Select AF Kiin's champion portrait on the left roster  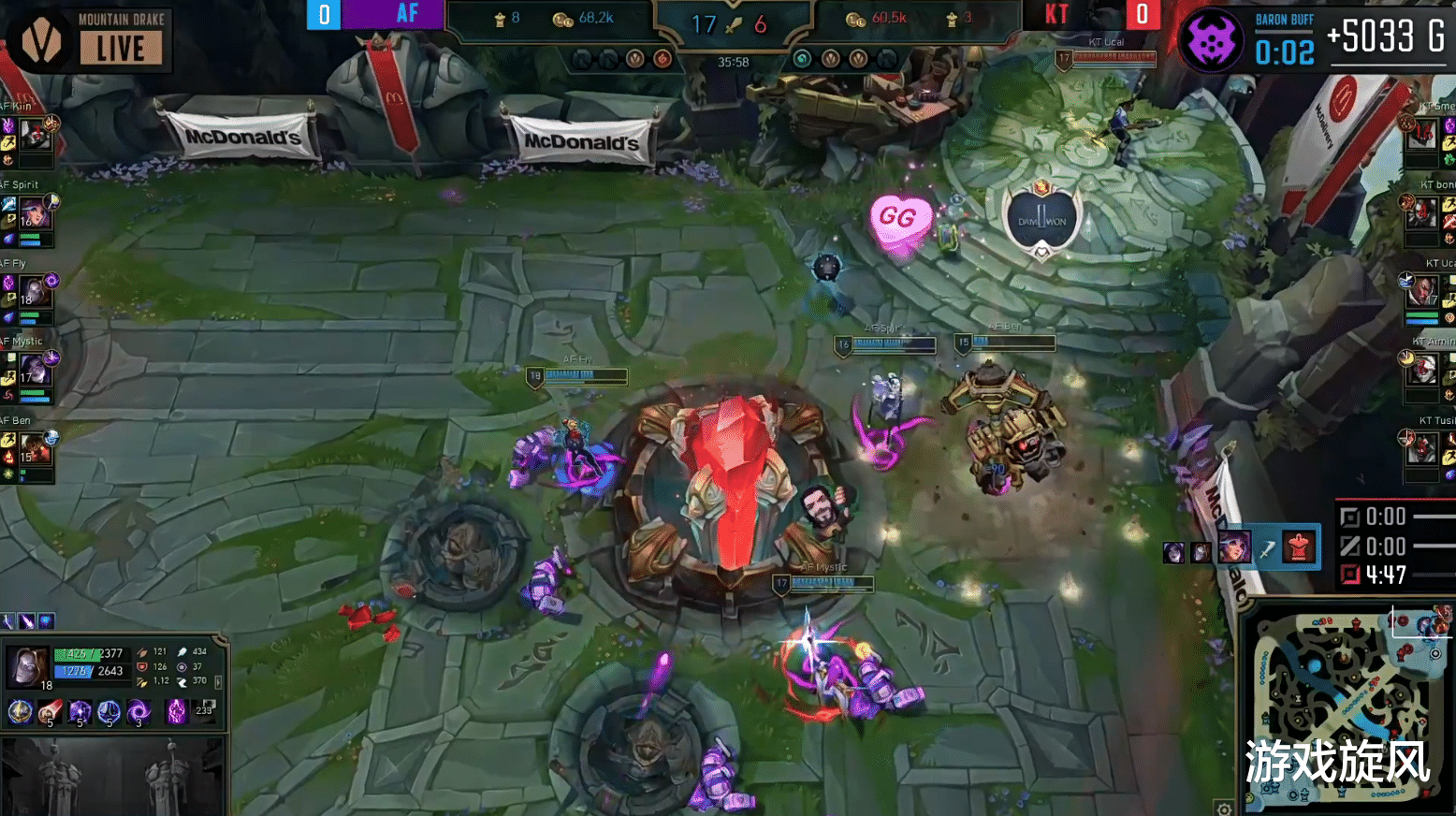tap(37, 134)
